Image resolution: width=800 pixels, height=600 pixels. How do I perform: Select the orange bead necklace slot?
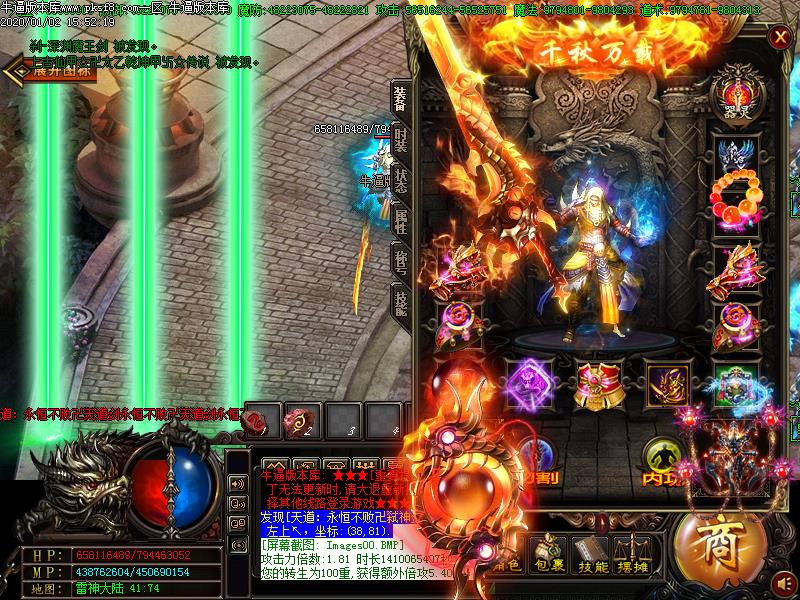[735, 201]
